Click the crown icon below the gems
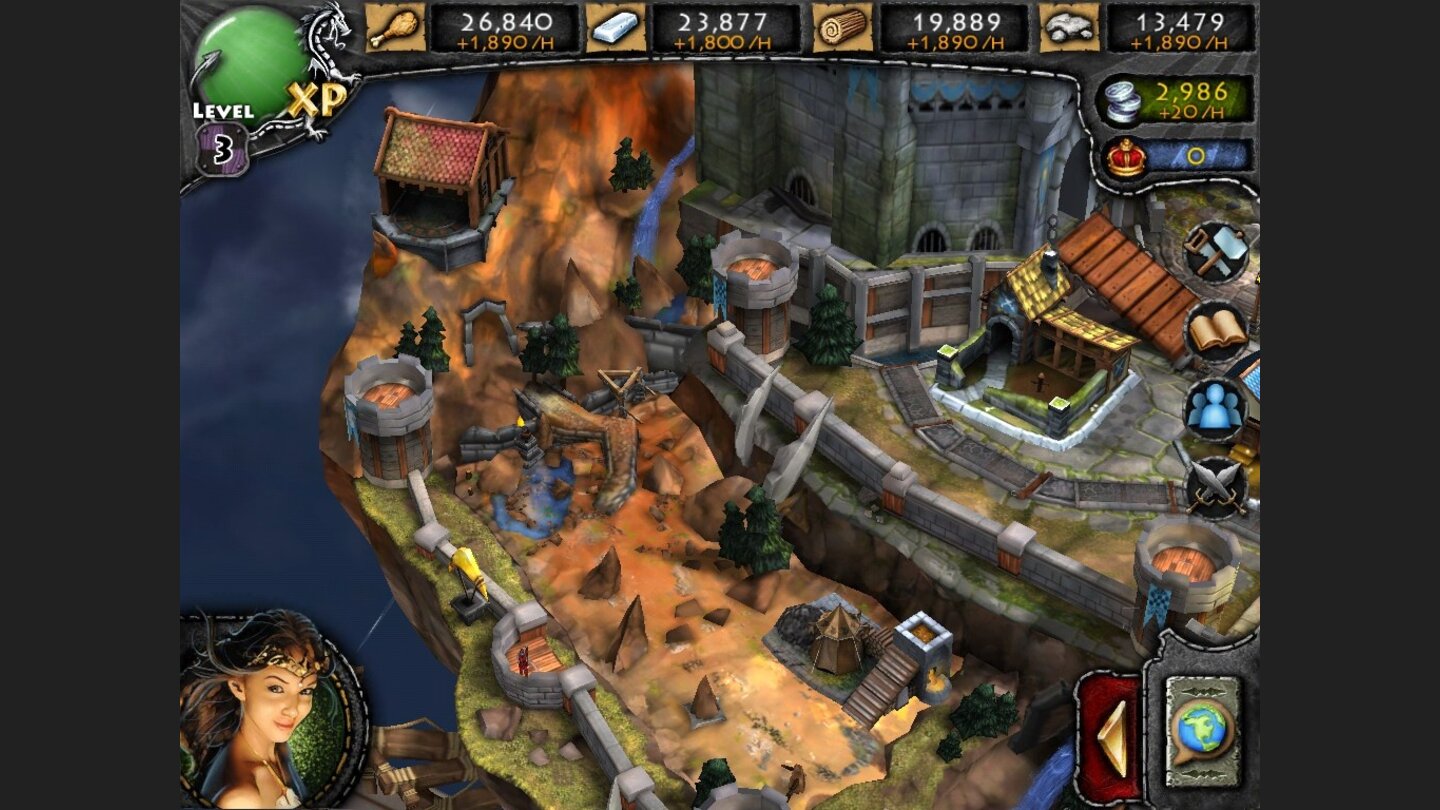The width and height of the screenshot is (1440, 810). (x=1124, y=155)
